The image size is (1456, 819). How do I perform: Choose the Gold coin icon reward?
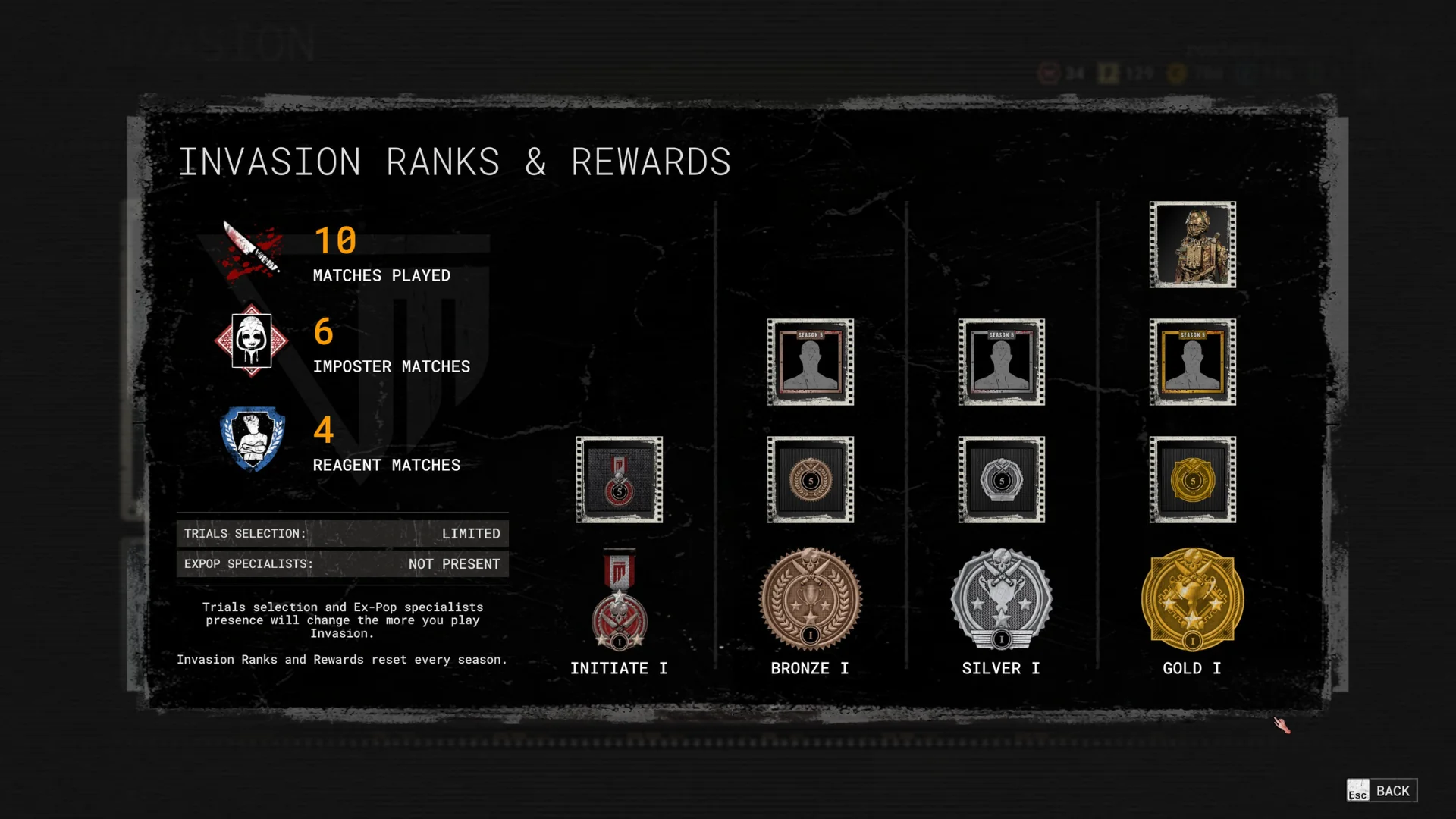[1192, 479]
